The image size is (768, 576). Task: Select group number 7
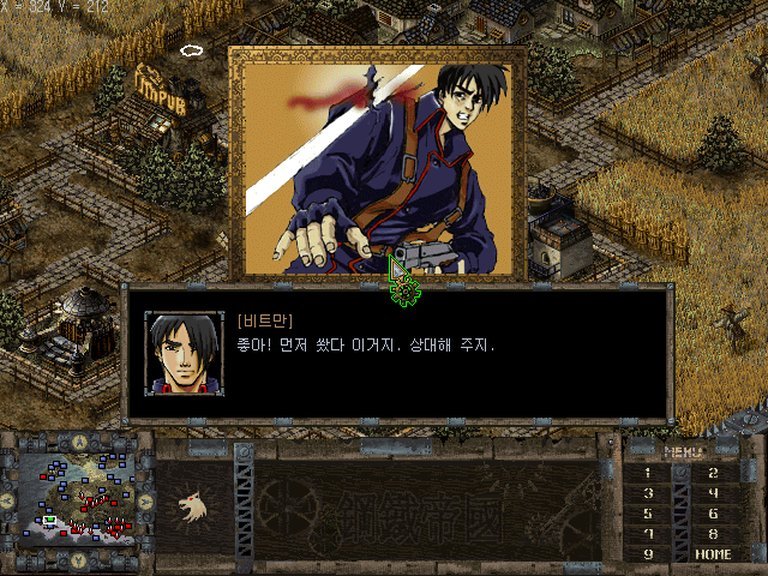coord(648,533)
